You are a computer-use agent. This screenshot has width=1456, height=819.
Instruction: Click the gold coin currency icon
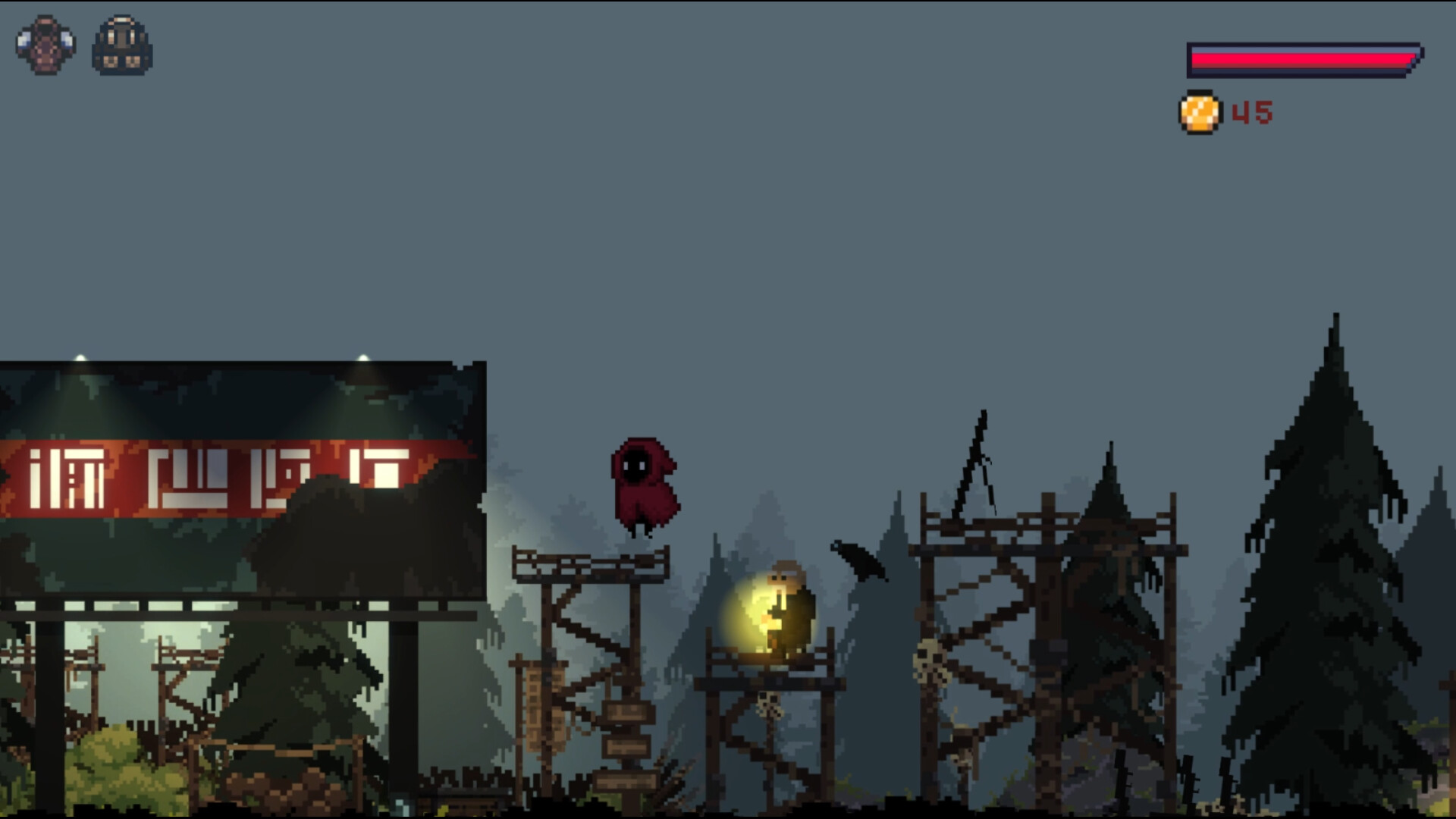click(x=1200, y=112)
